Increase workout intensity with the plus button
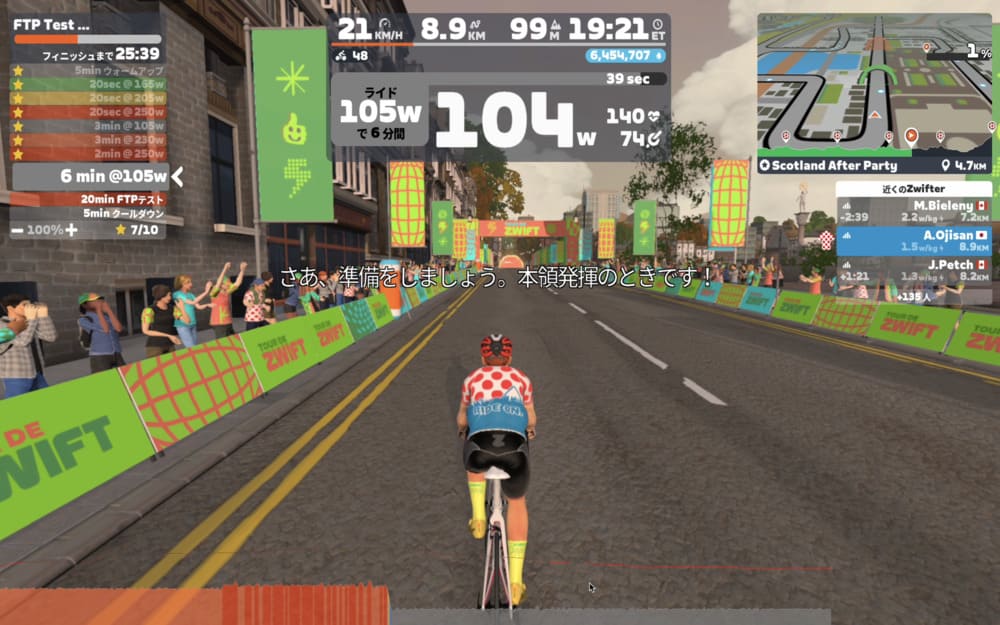 pyautogui.click(x=71, y=230)
